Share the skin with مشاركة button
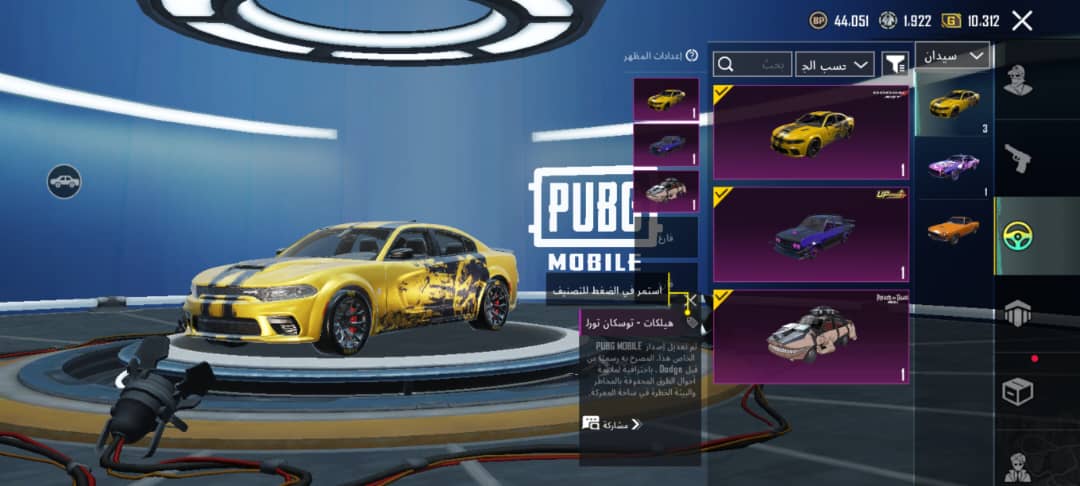Viewport: 1080px width, 486px height. [612, 424]
